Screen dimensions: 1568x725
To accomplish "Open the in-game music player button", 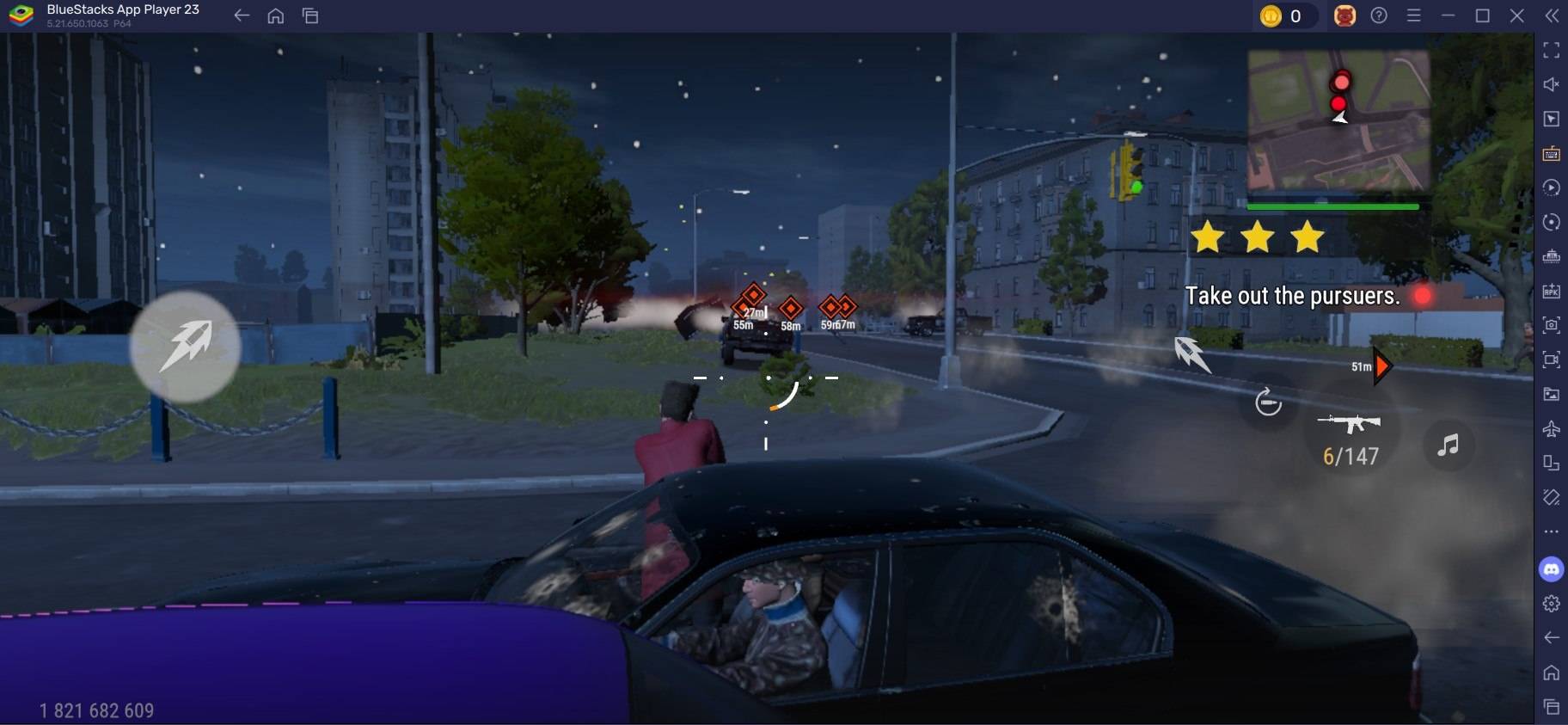I will (1448, 445).
